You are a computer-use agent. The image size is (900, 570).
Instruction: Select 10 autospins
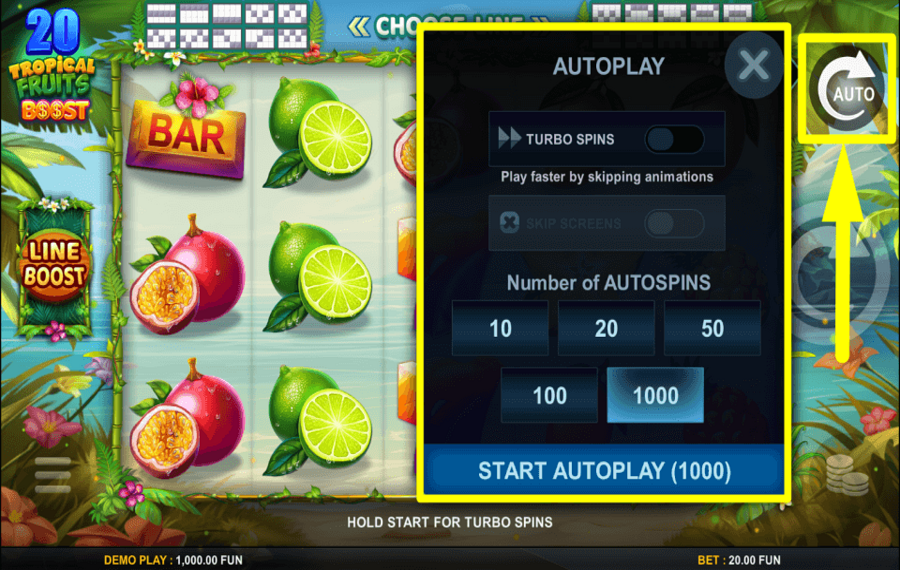pos(500,328)
